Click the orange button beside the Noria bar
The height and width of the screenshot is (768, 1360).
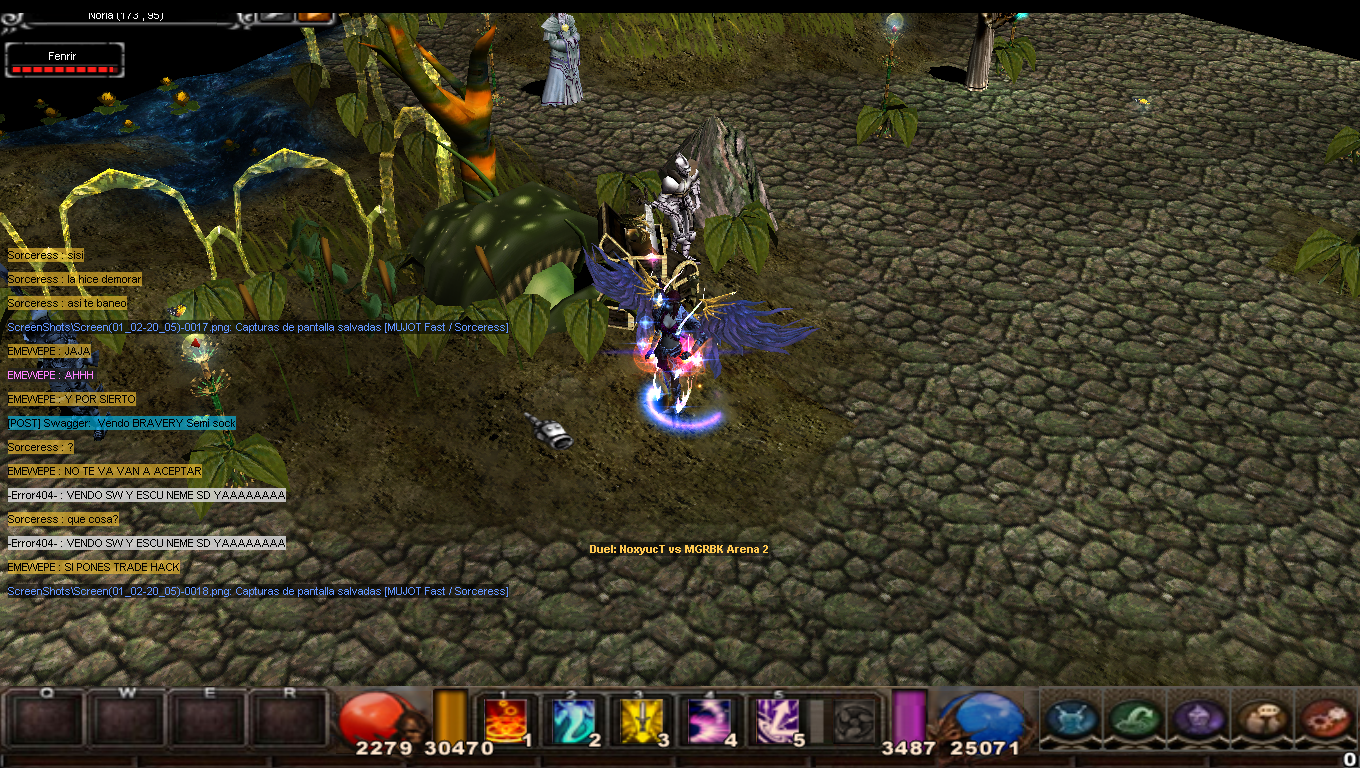coord(315,16)
